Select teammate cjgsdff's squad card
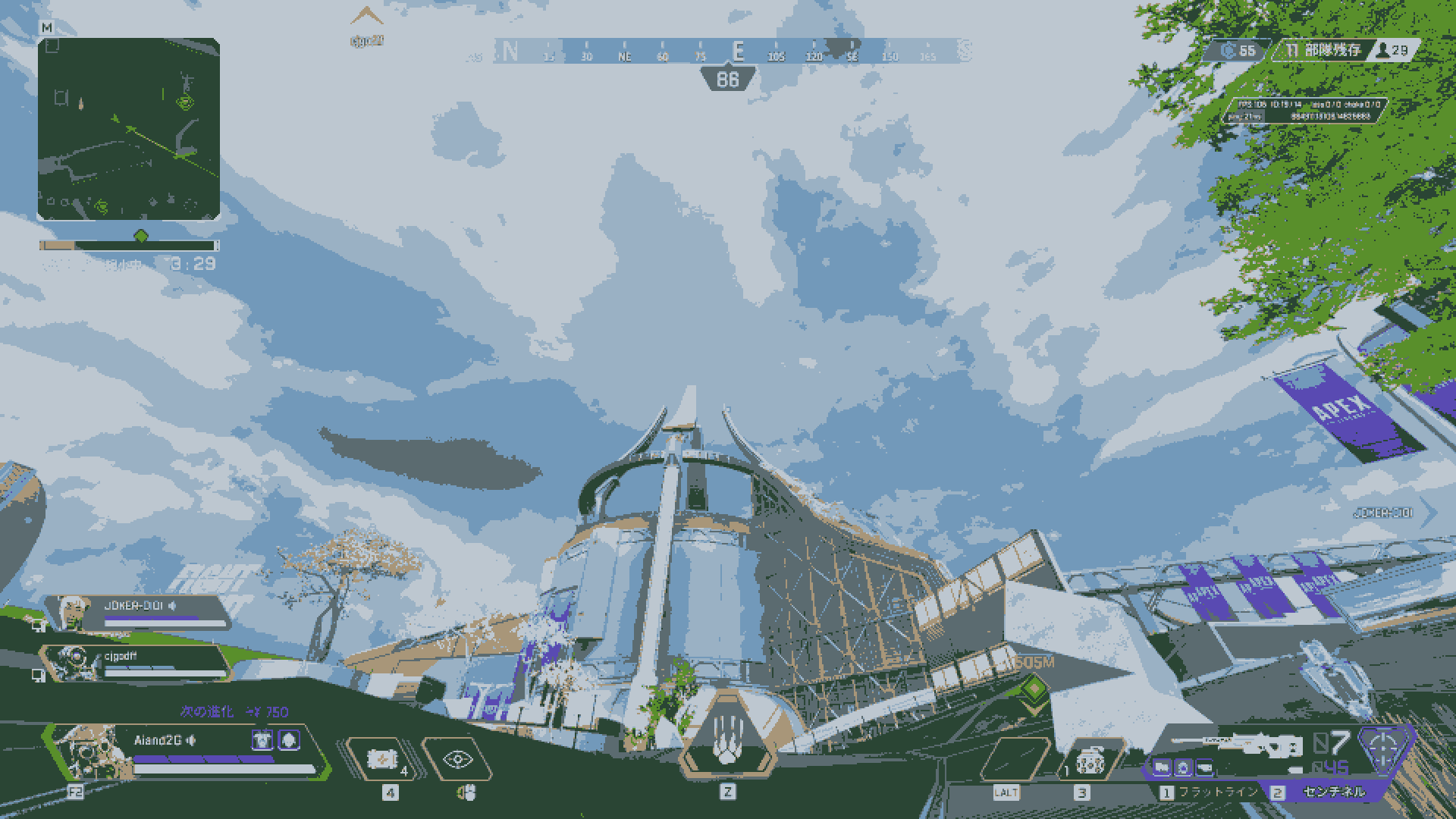Viewport: 1456px width, 819px height. (x=136, y=664)
